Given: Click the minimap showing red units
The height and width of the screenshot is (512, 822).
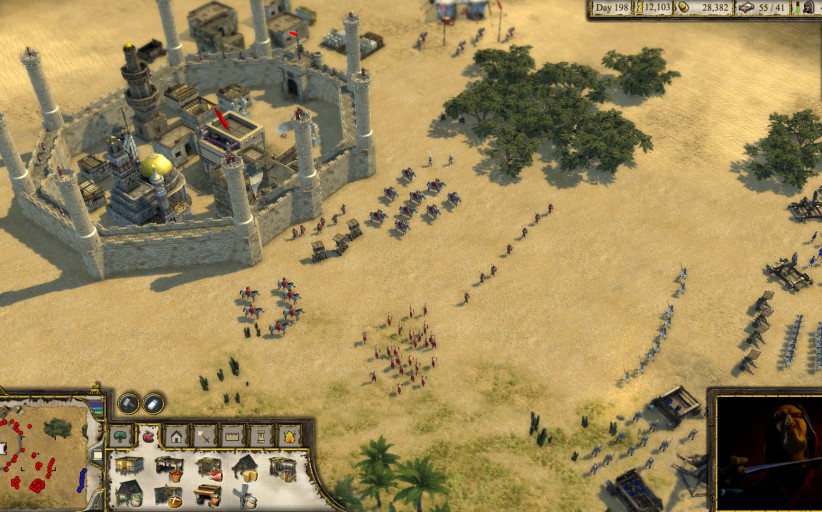Looking at the screenshot, I should [x=45, y=455].
